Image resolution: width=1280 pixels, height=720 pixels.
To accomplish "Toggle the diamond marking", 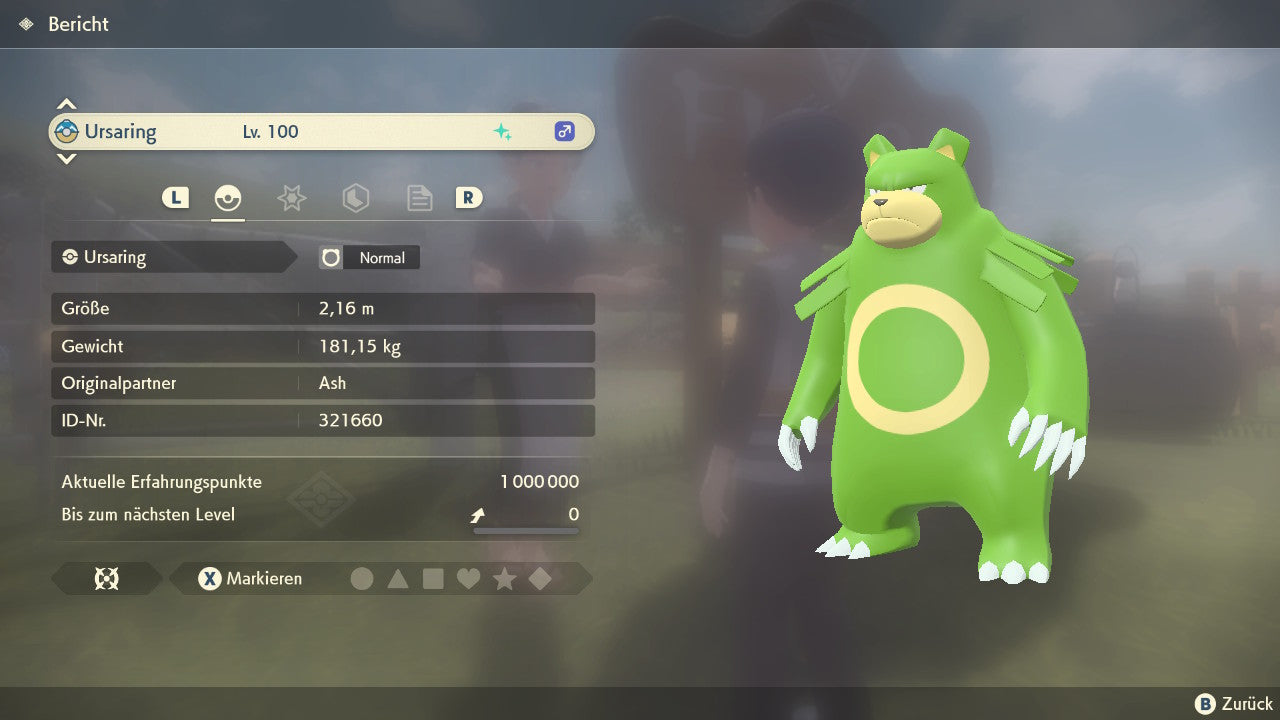I will click(540, 578).
